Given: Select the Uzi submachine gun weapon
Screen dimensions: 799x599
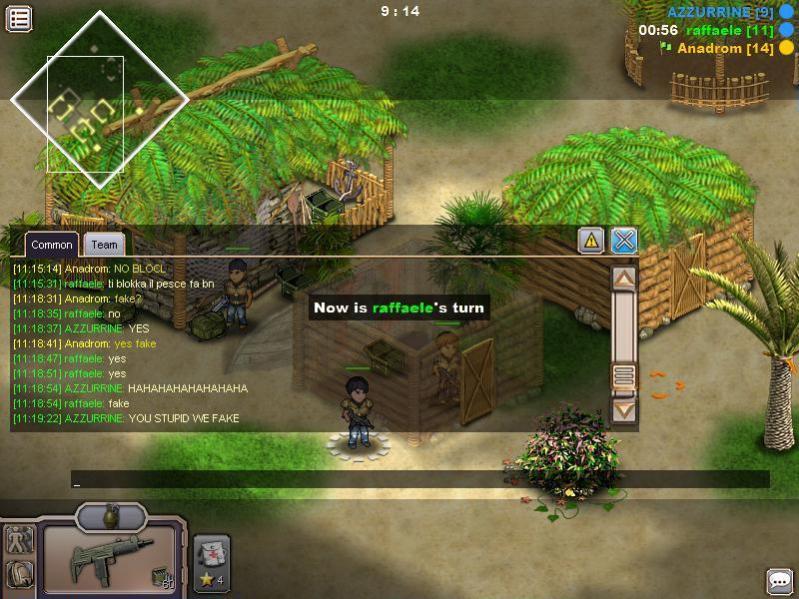Looking at the screenshot, I should pyautogui.click(x=110, y=559).
